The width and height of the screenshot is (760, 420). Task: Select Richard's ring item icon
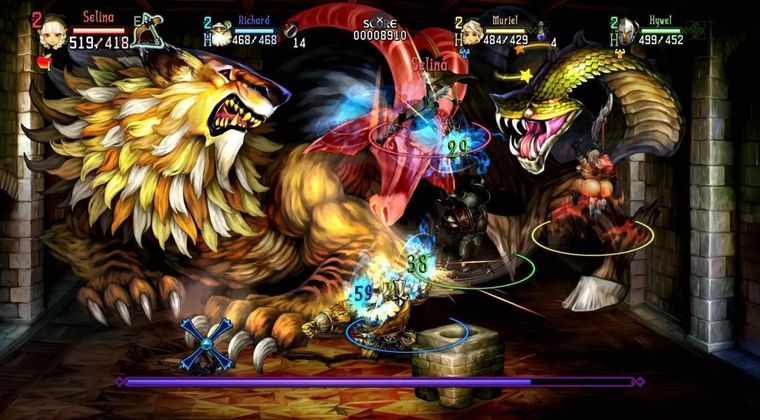pyautogui.click(x=291, y=30)
